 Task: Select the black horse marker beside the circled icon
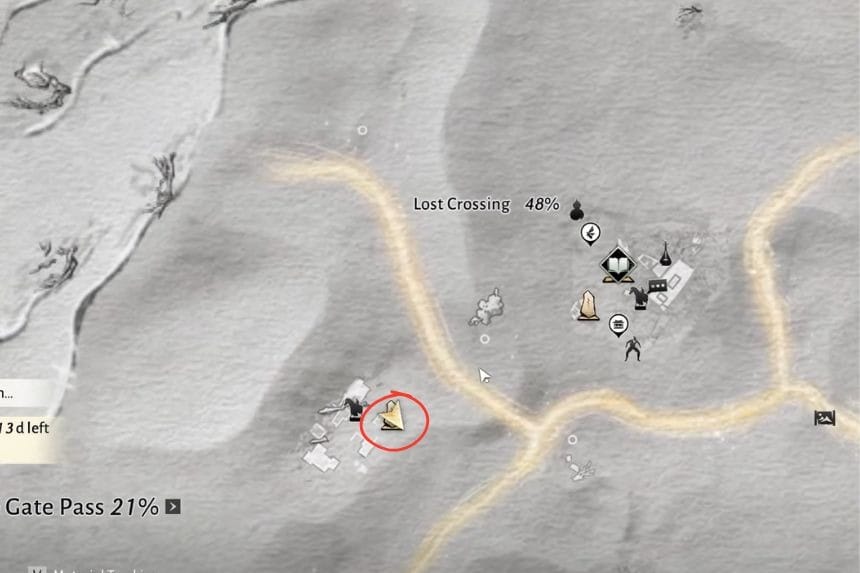click(x=353, y=408)
